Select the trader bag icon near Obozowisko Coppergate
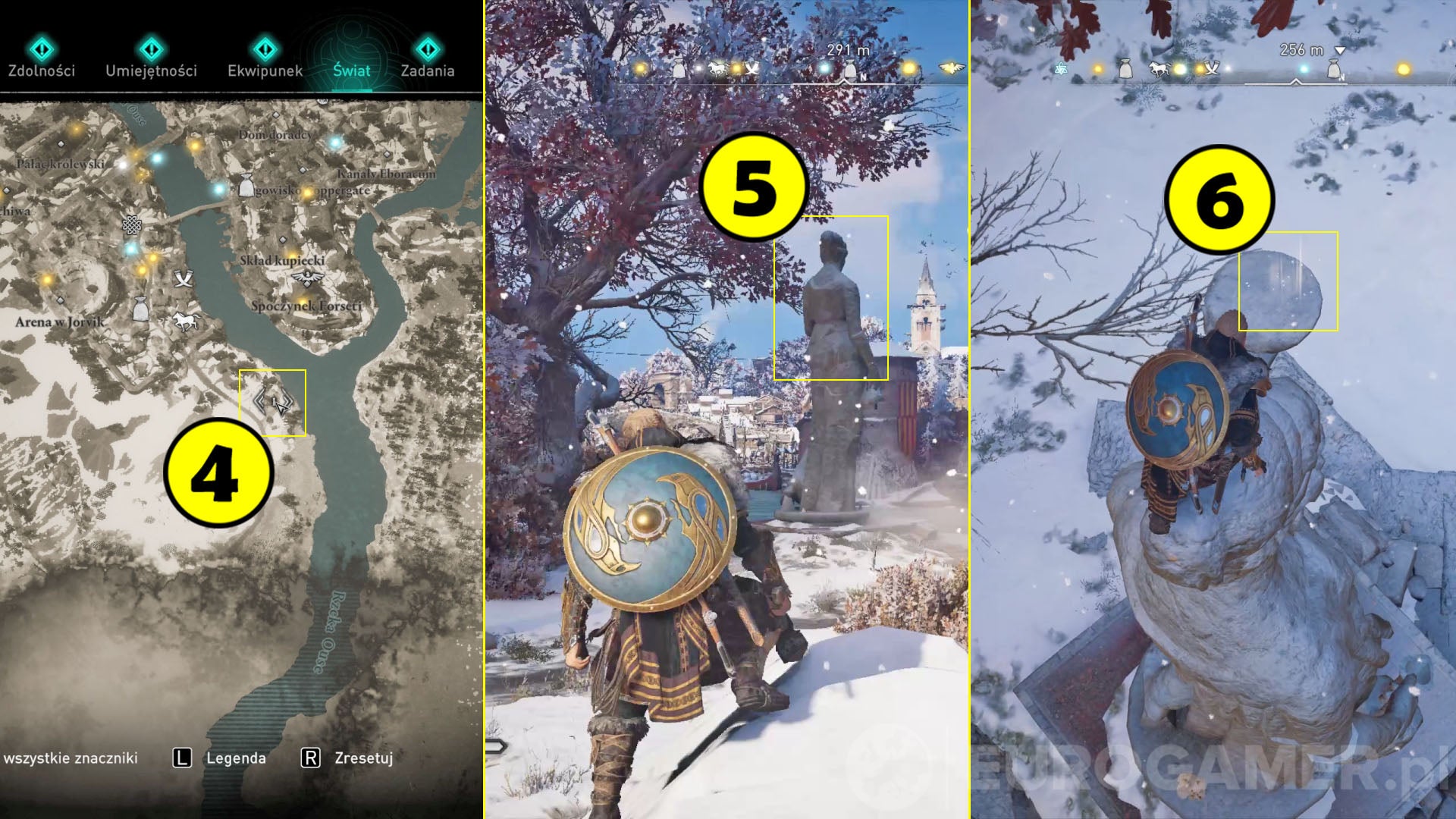The image size is (1456, 819). [246, 187]
